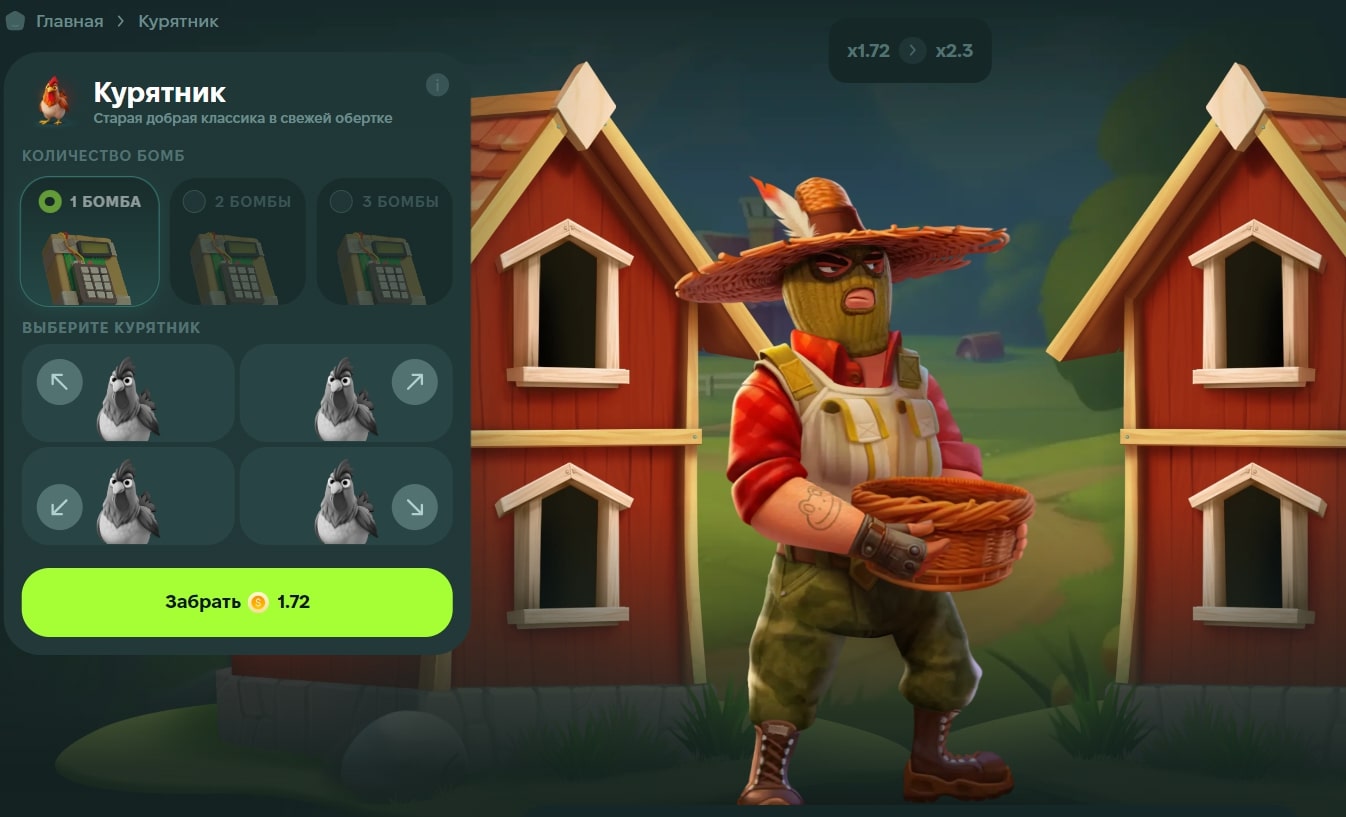Click the x2.3 multiplier label
Viewport: 1346px width, 817px height.
956,50
